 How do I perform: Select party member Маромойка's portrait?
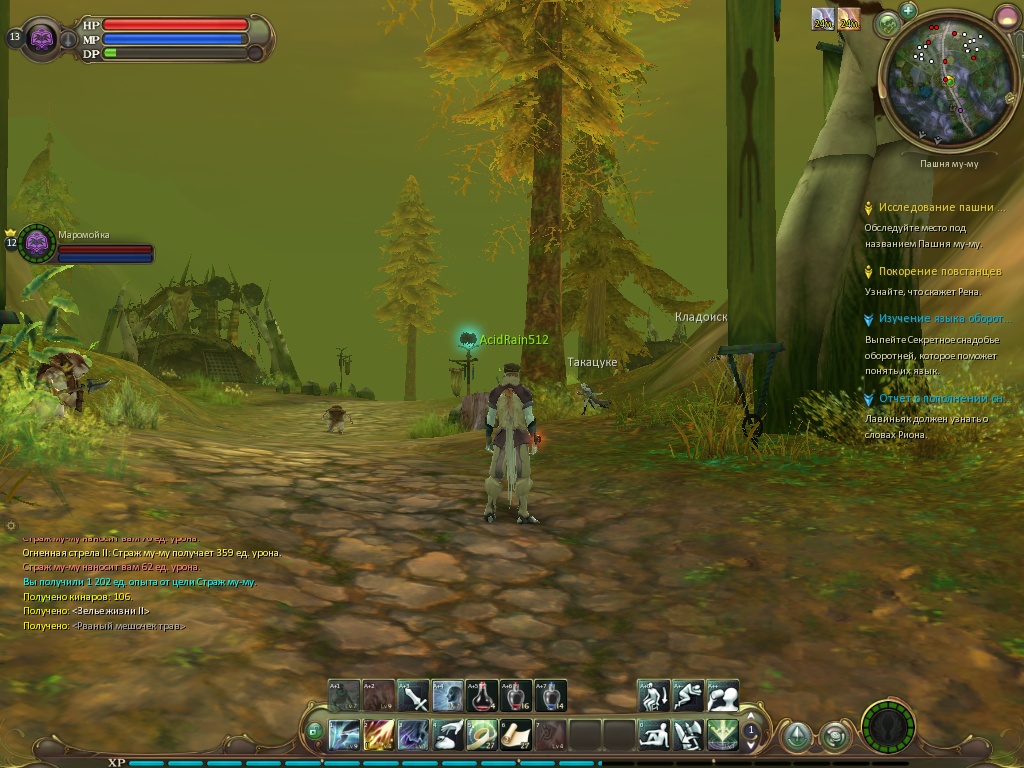point(37,242)
